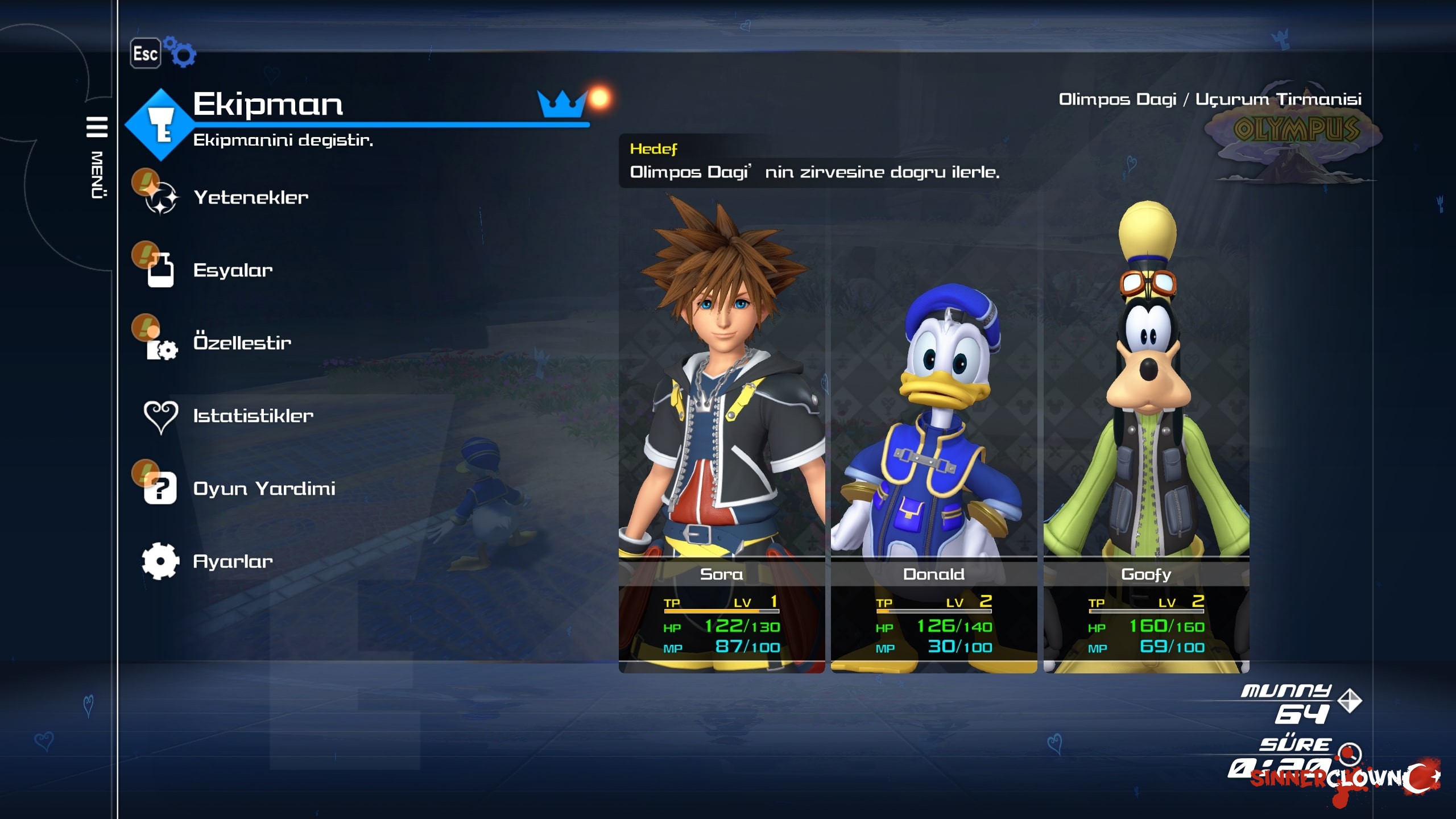Viewport: 1456px width, 819px height.
Task: Click the blue gears icon
Action: coord(180,52)
